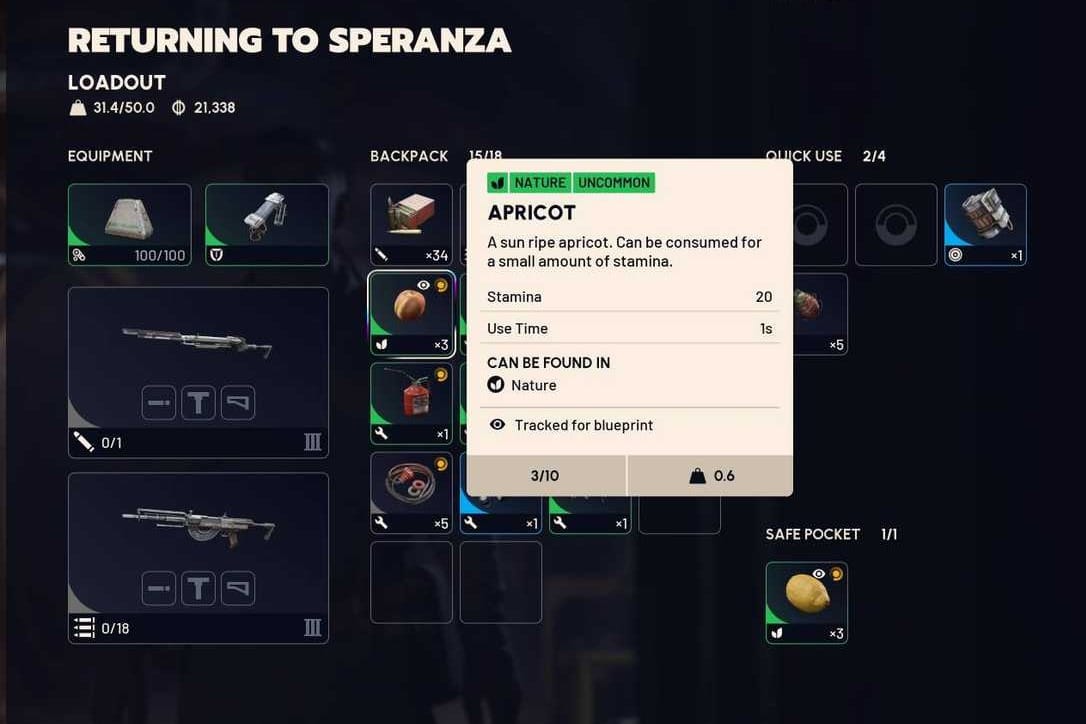The height and width of the screenshot is (724, 1086).
Task: Select the lower machine gun with 0/18 ammo
Action: tap(198, 530)
